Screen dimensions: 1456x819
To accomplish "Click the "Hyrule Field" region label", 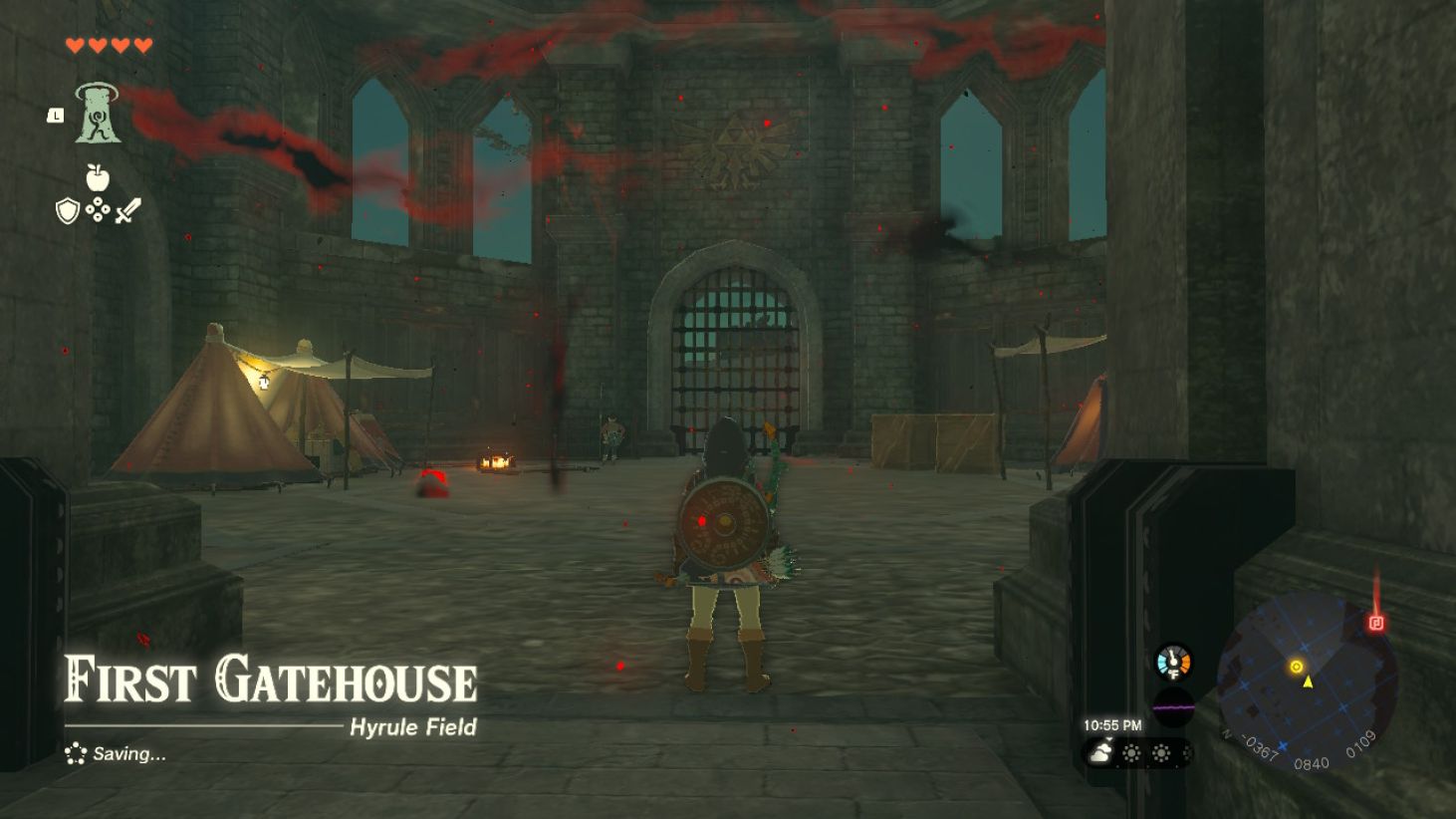I will click(411, 728).
